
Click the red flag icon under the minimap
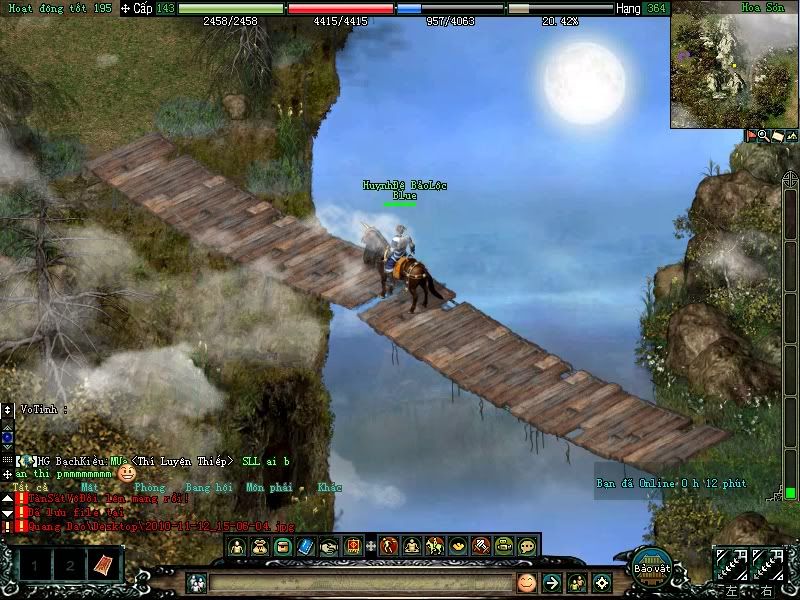pos(751,135)
